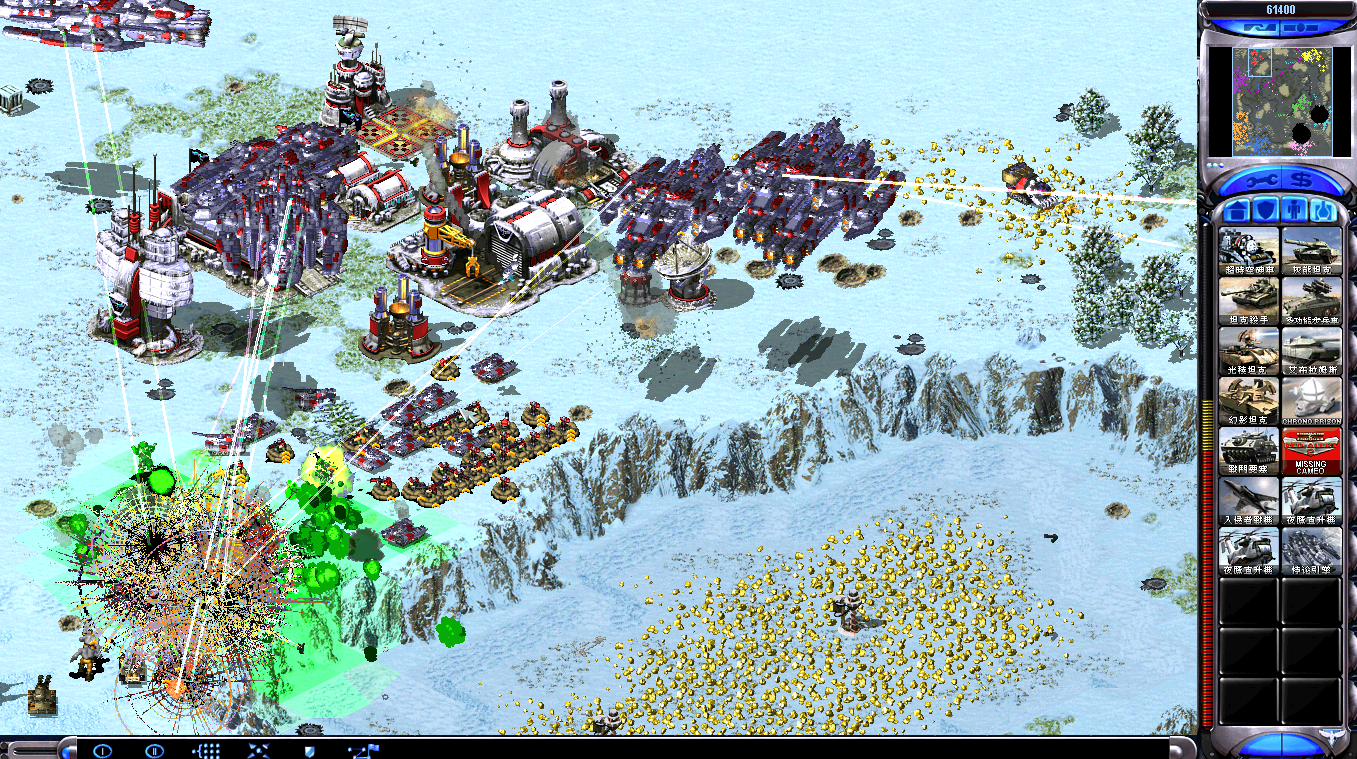
Task: Choose the Chrono Prison cameo
Action: [1311, 401]
